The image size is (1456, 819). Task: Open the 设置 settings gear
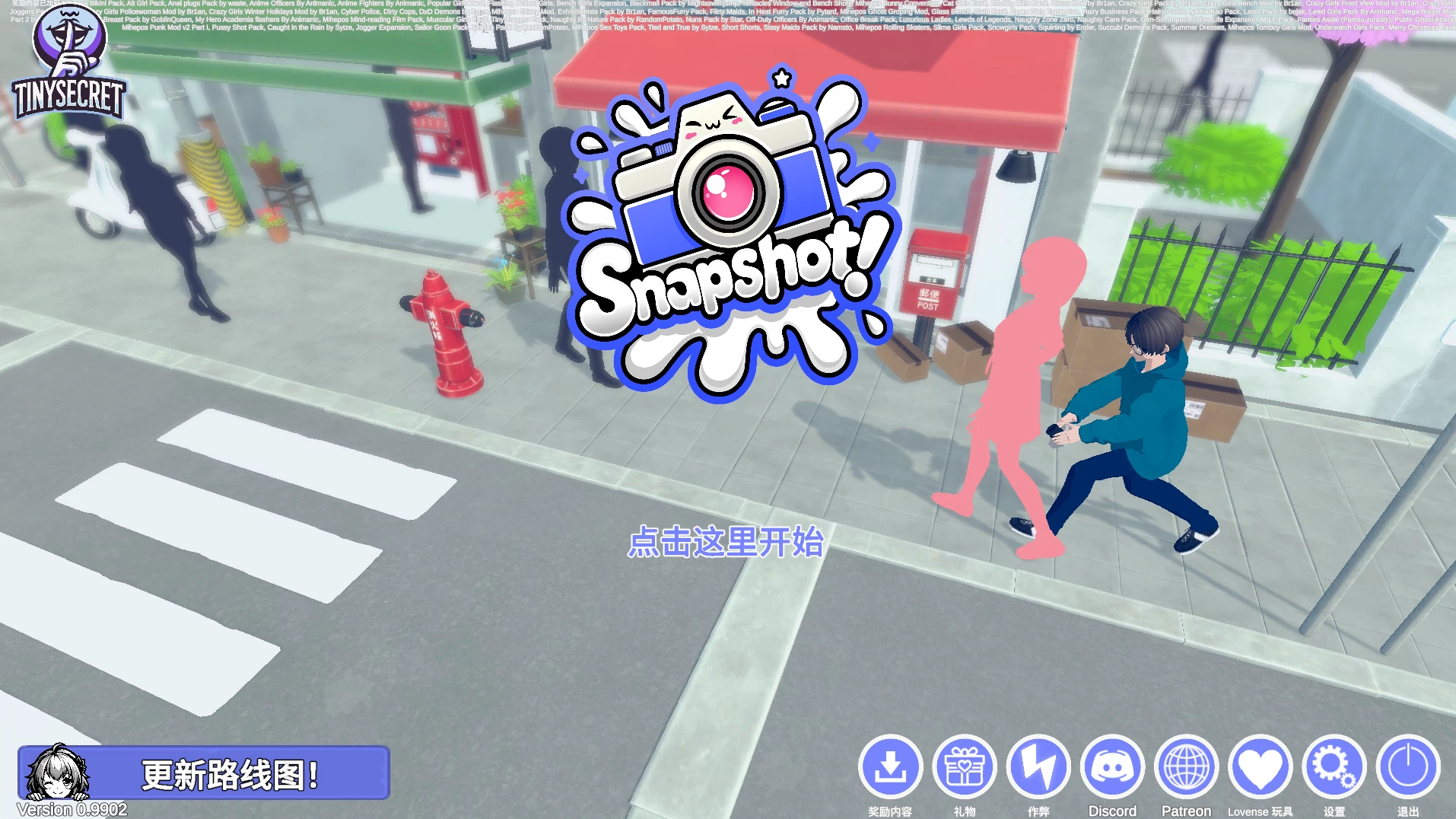tap(1334, 766)
